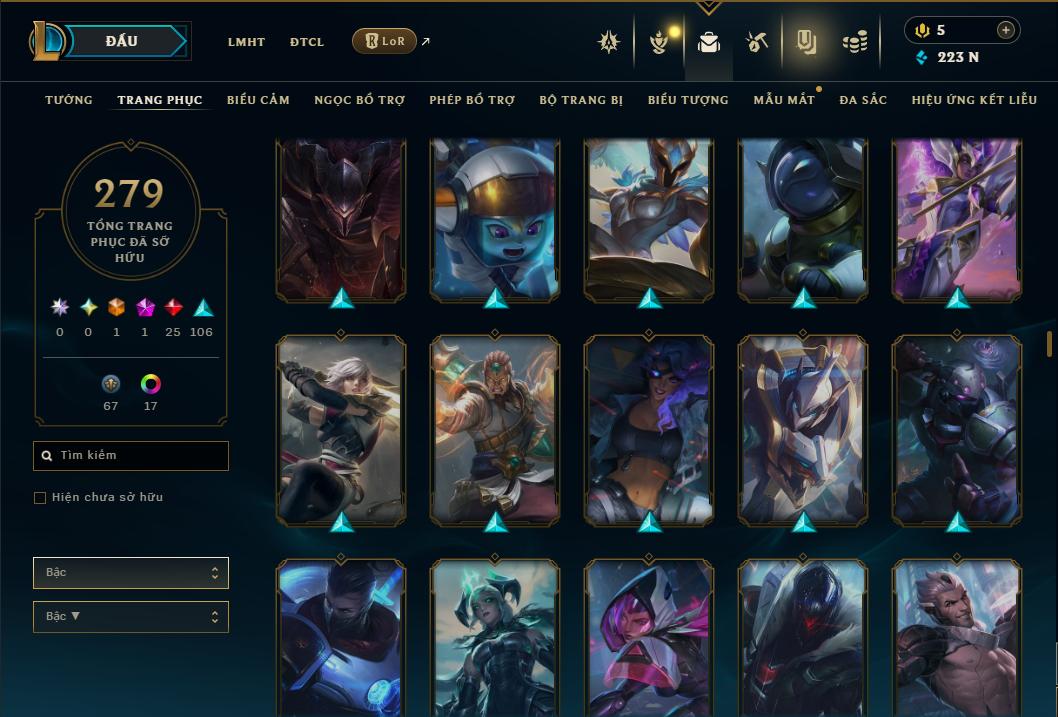Open the store coins icon
1058x717 pixels.
854,42
